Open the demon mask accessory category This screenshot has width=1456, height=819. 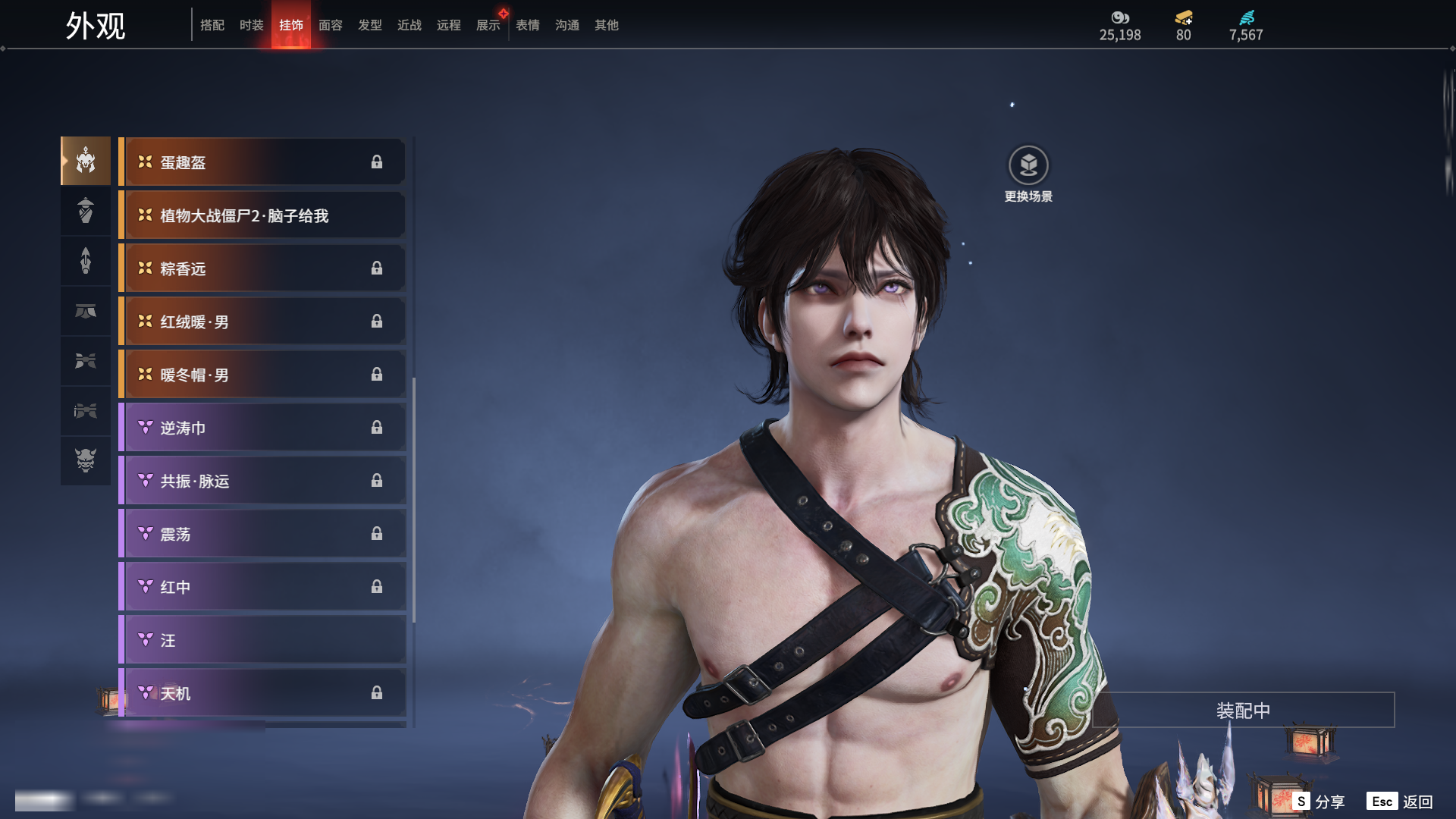[86, 460]
